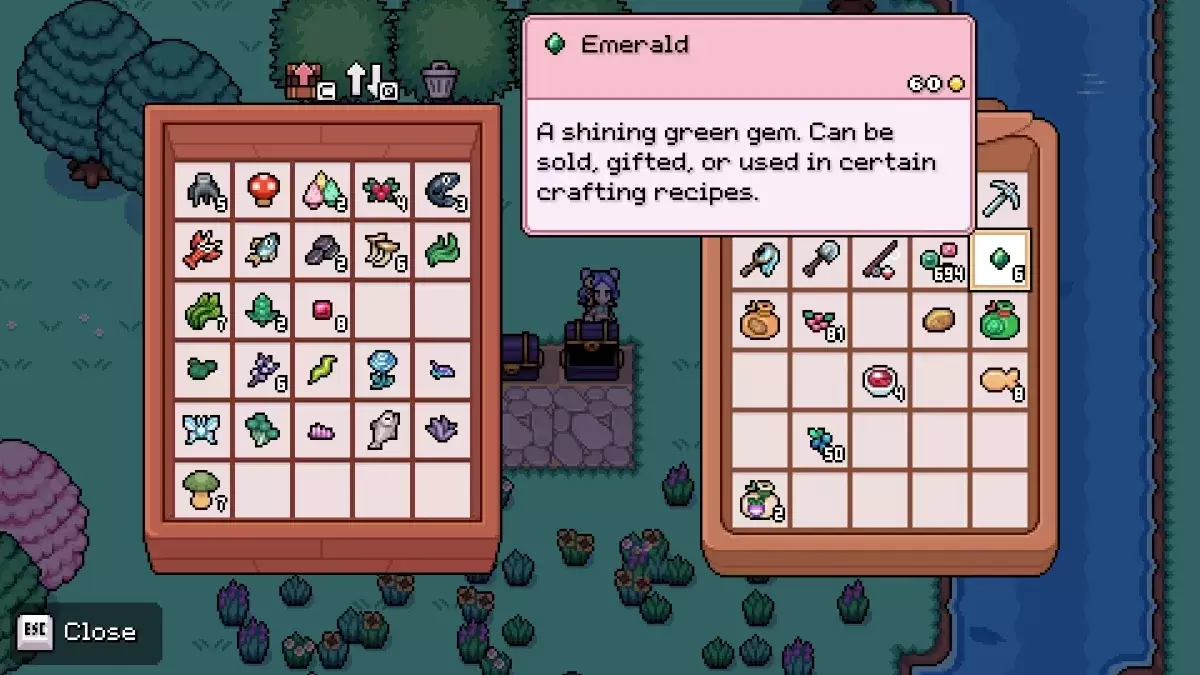This screenshot has width=1200, height=675.
Task: Take the red ruby gem stack
Action: click(x=323, y=310)
